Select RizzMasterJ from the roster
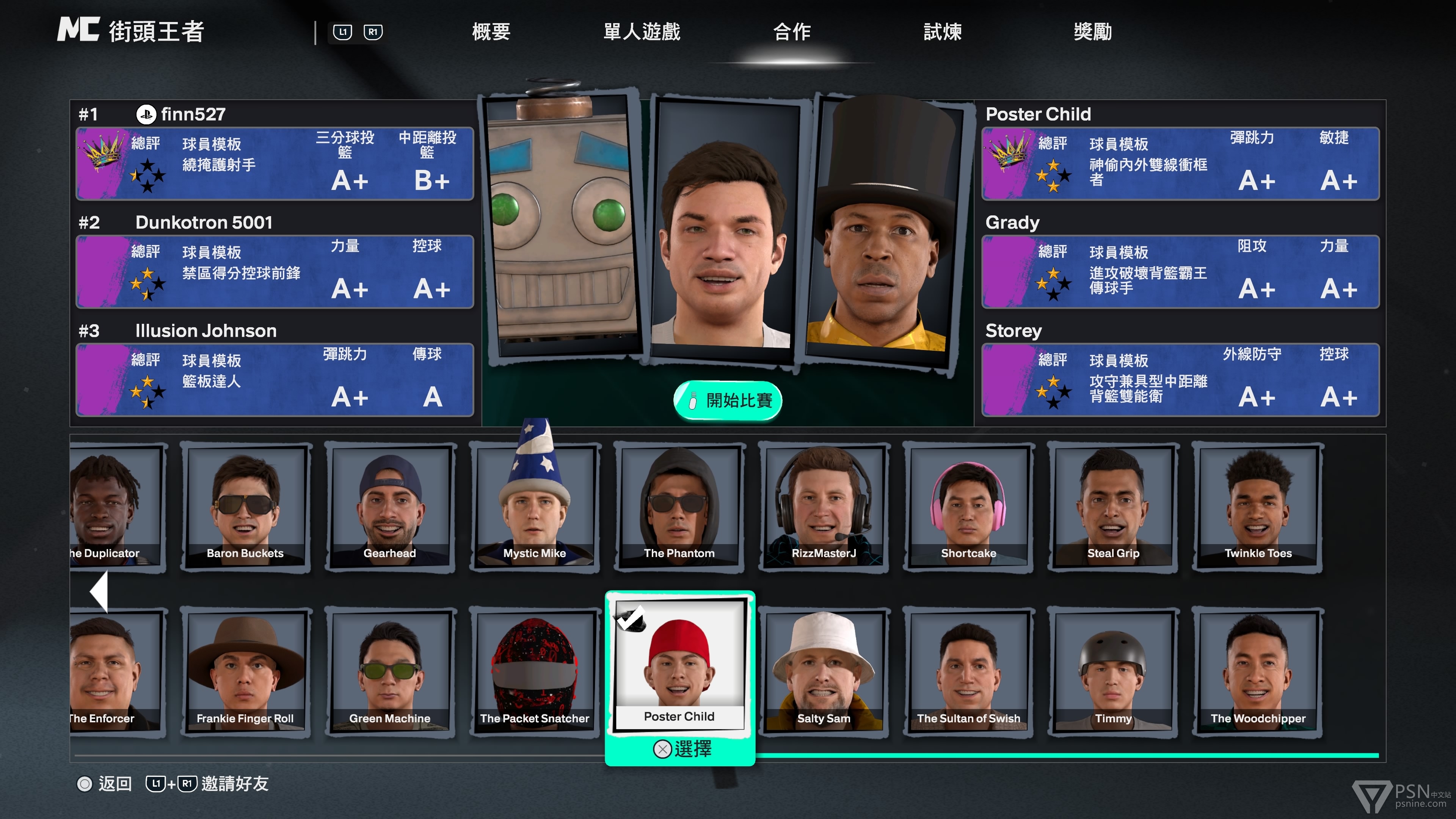Image resolution: width=1456 pixels, height=819 pixels. coord(824,507)
